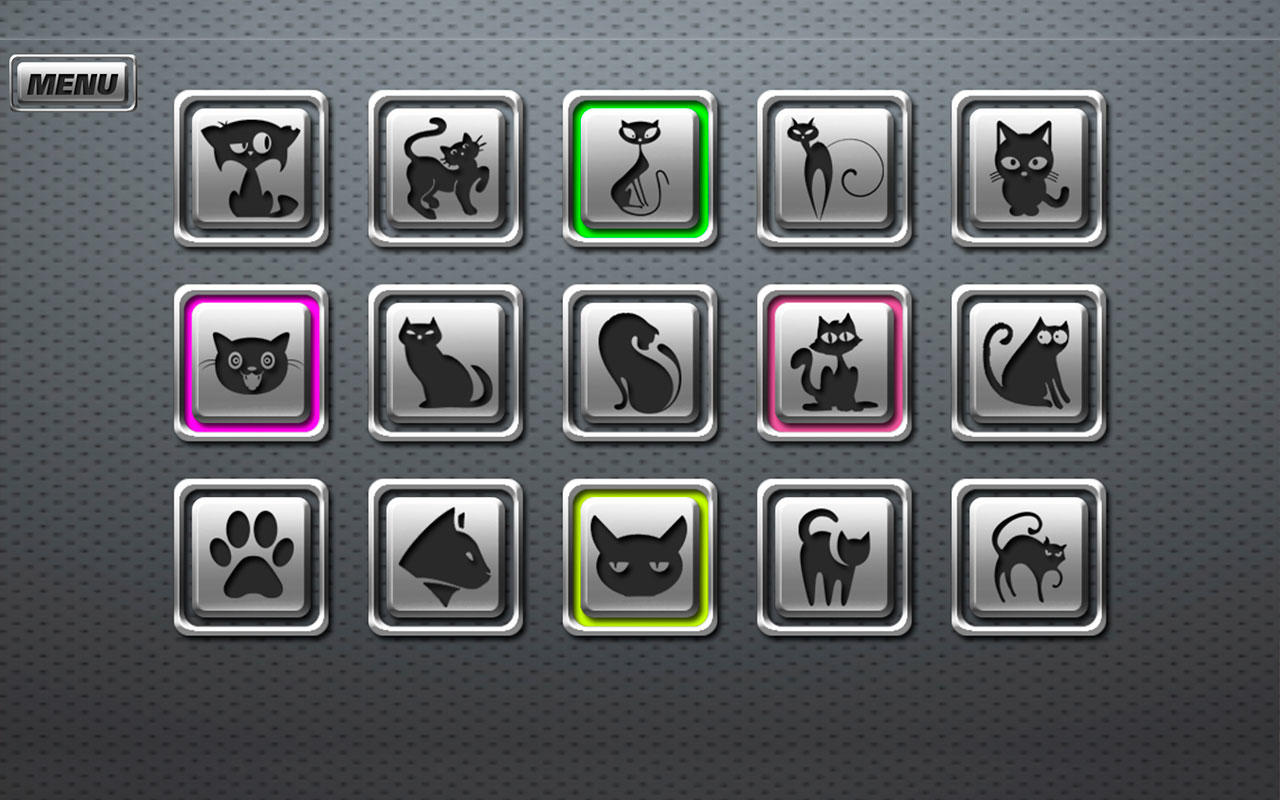This screenshot has width=1280, height=800.
Task: Select the yellow-highlighted grumpy cat face icon
Action: tap(639, 558)
